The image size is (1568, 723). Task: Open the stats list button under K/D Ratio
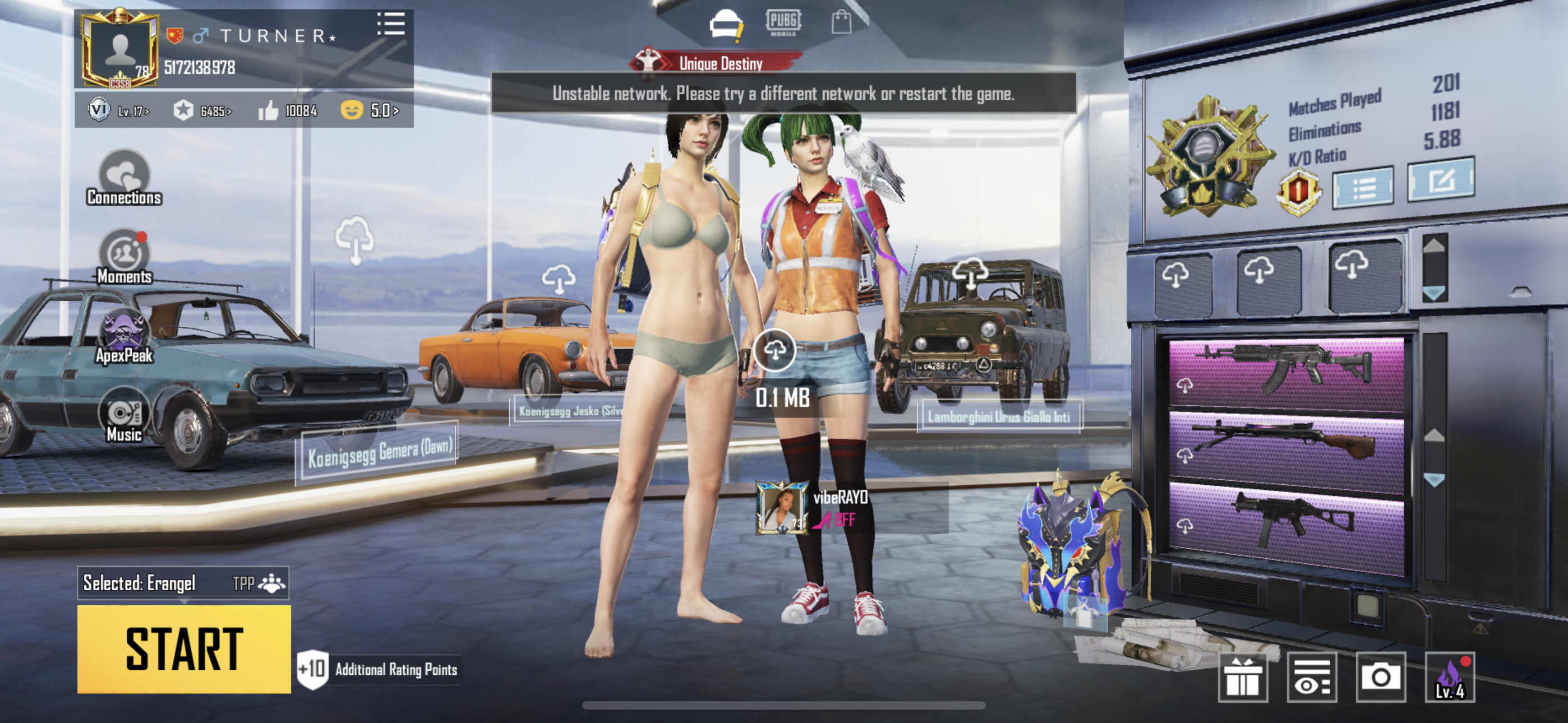(x=1363, y=188)
